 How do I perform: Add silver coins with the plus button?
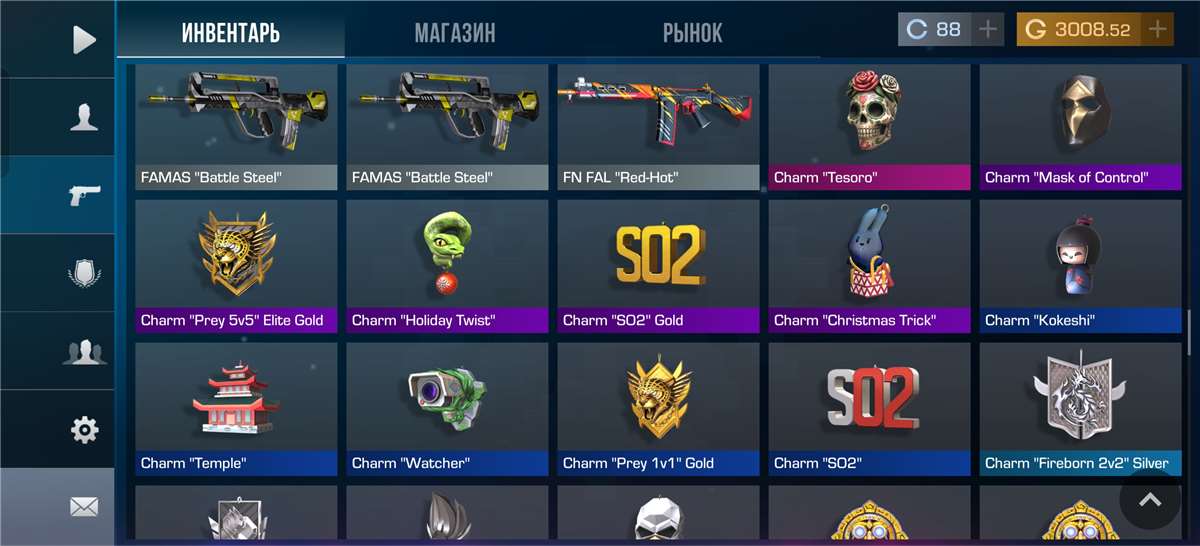[x=988, y=30]
